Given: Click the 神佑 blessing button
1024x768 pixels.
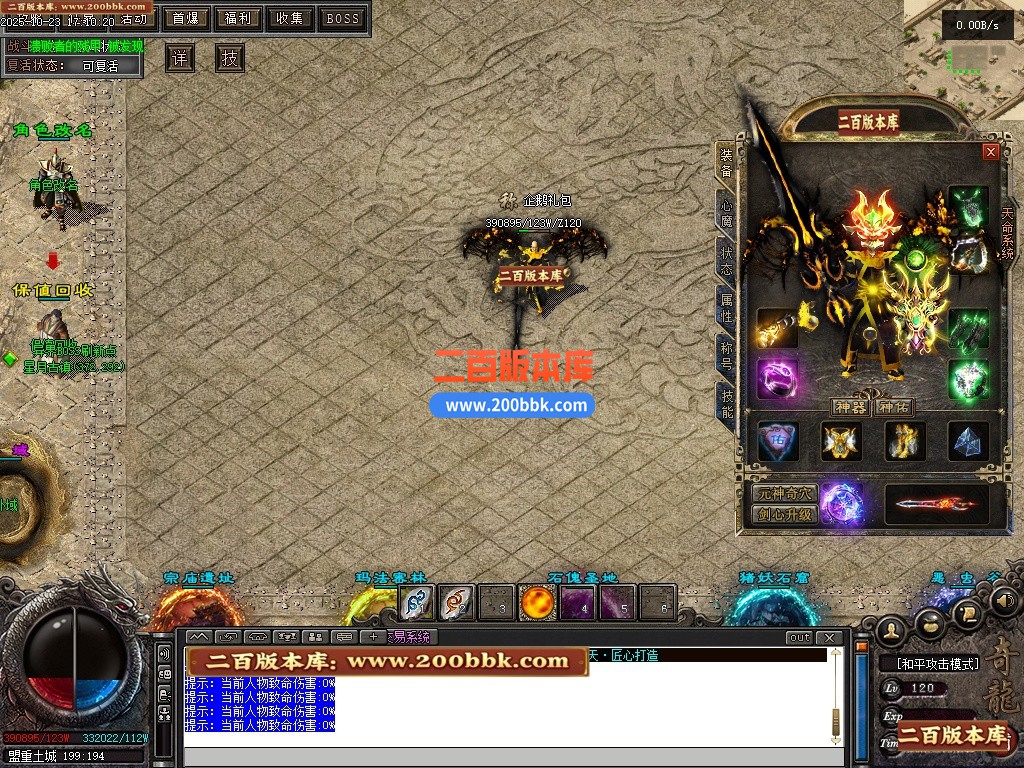Looking at the screenshot, I should [x=893, y=407].
